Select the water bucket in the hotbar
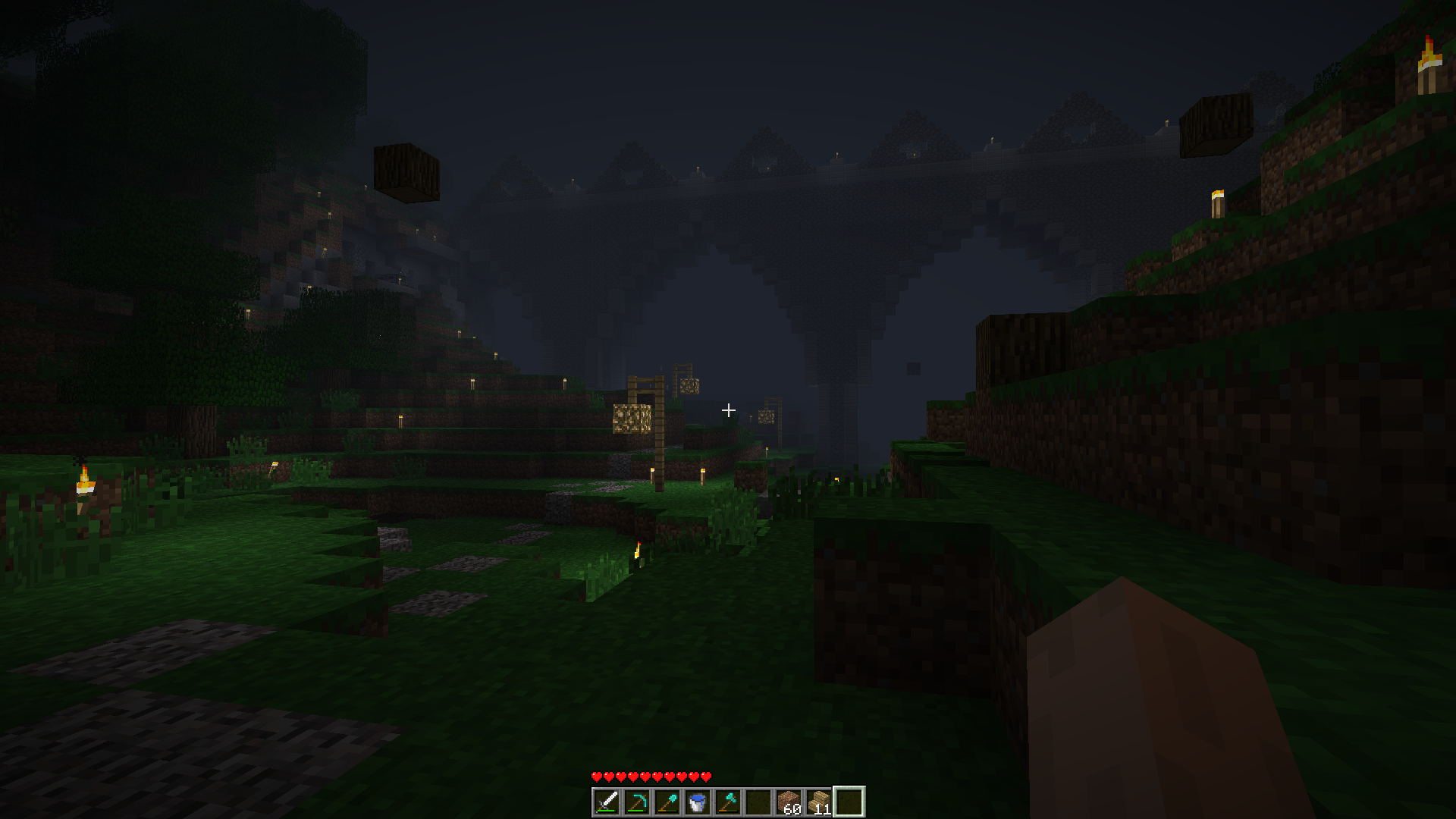This screenshot has height=819, width=1456. [x=699, y=801]
